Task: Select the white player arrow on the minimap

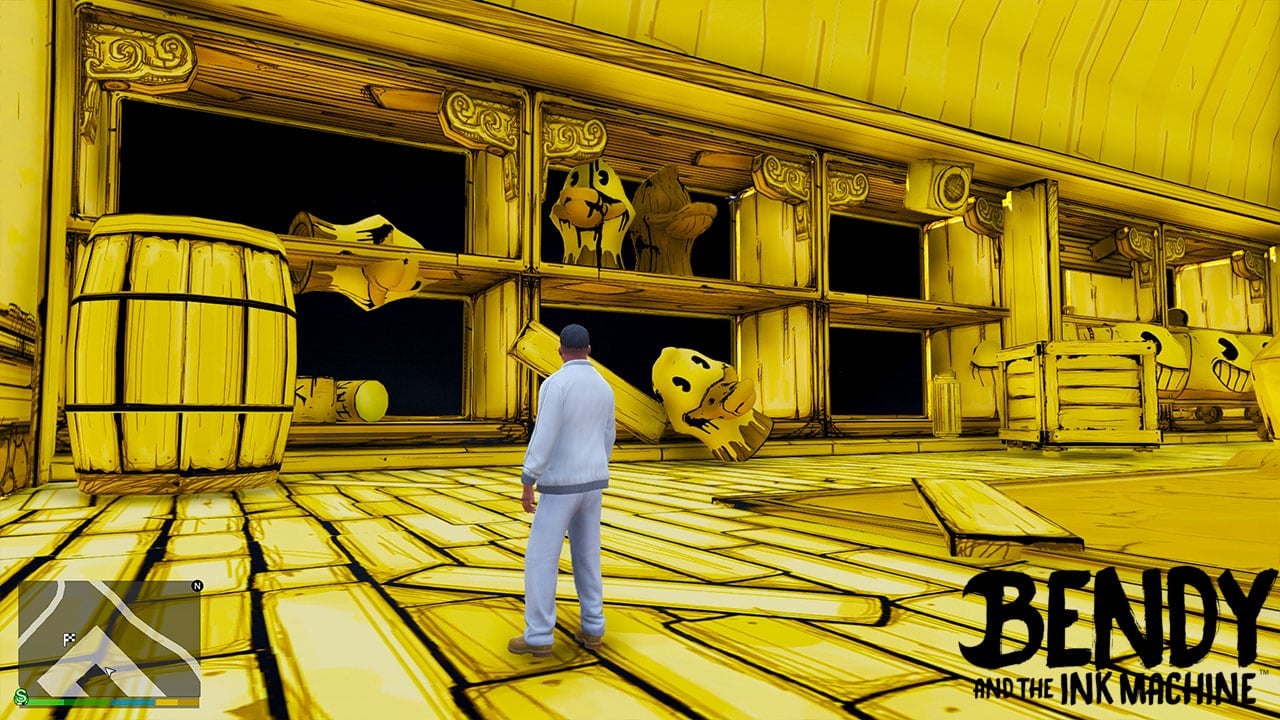Action: pos(109,670)
